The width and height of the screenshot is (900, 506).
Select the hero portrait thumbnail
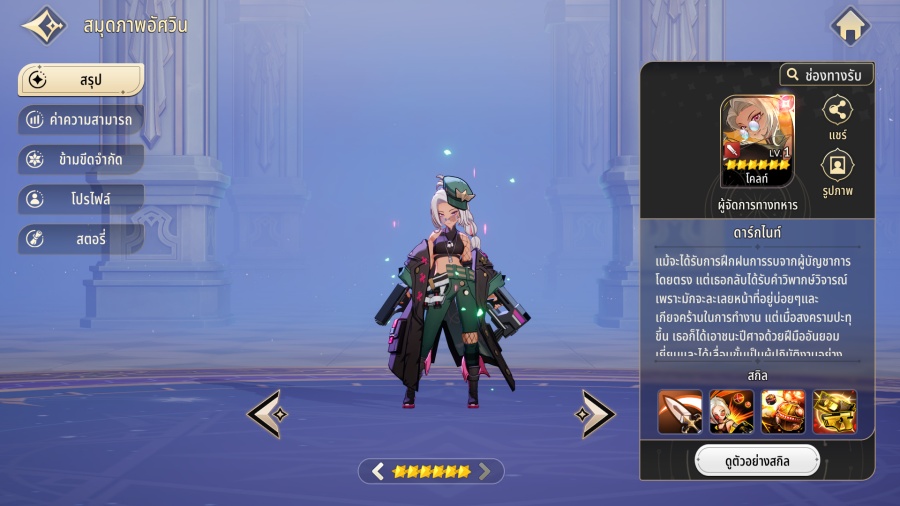pos(757,140)
